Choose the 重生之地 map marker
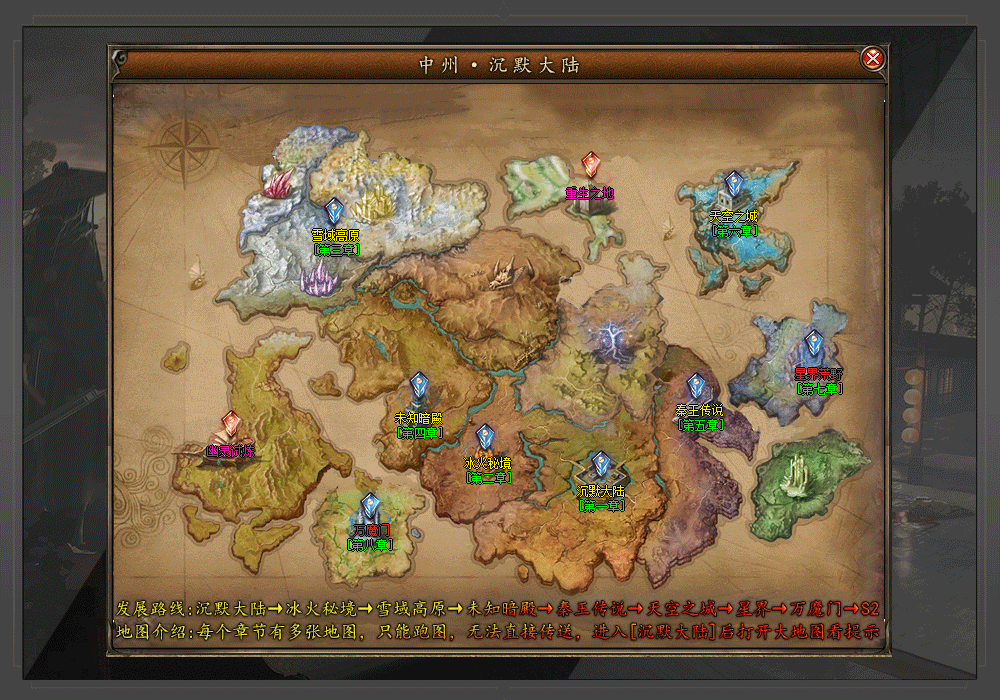 (591, 165)
